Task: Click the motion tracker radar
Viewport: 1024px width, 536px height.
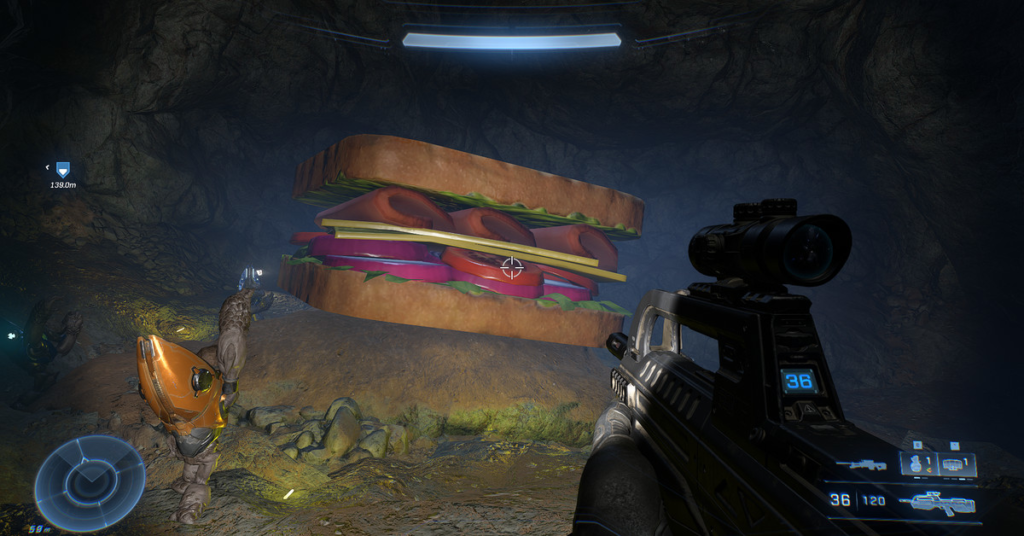Action: (x=89, y=483)
